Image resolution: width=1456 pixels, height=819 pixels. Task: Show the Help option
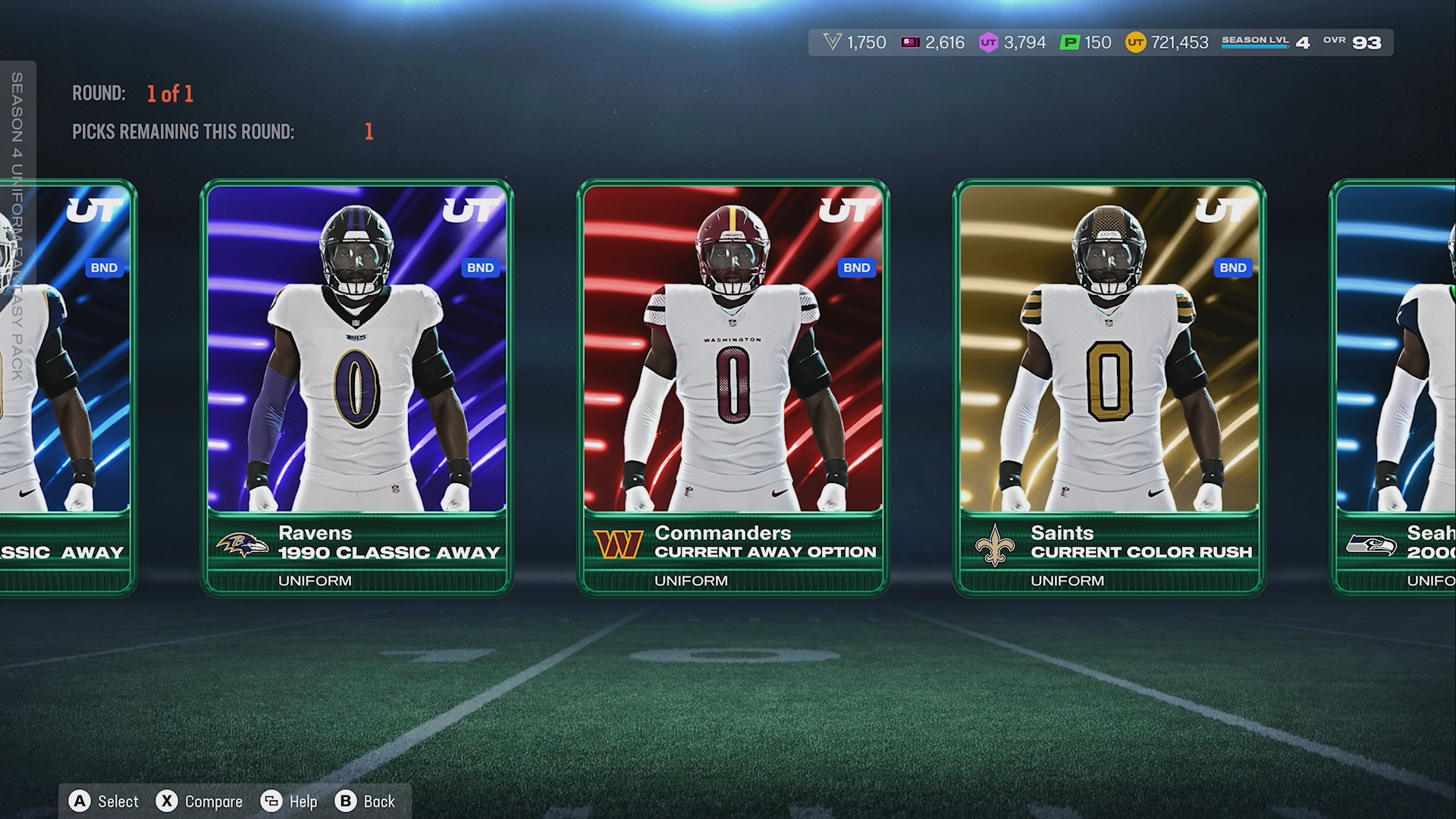[289, 802]
